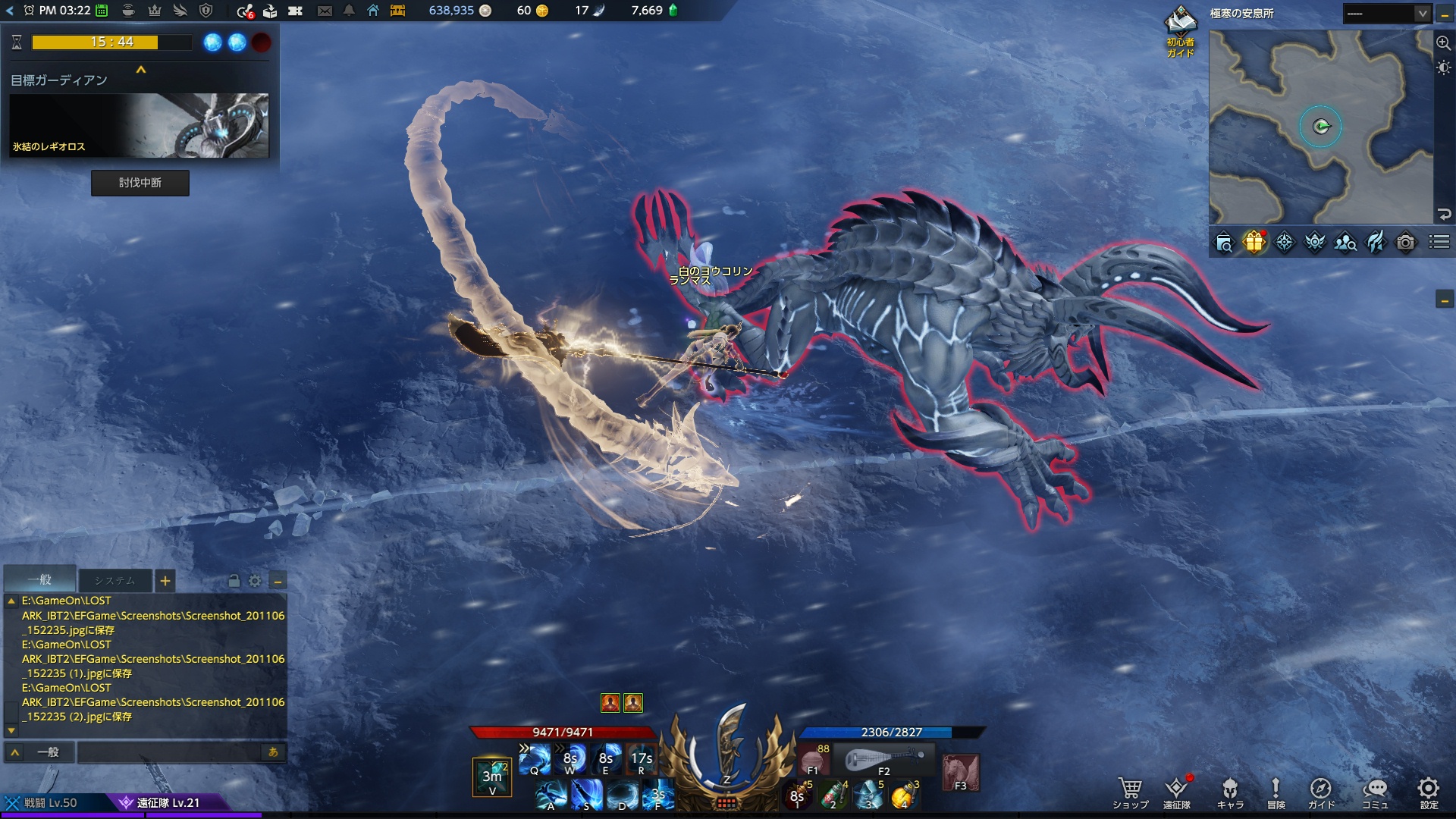Open the 初心者ガイド beginner guide

1180,32
